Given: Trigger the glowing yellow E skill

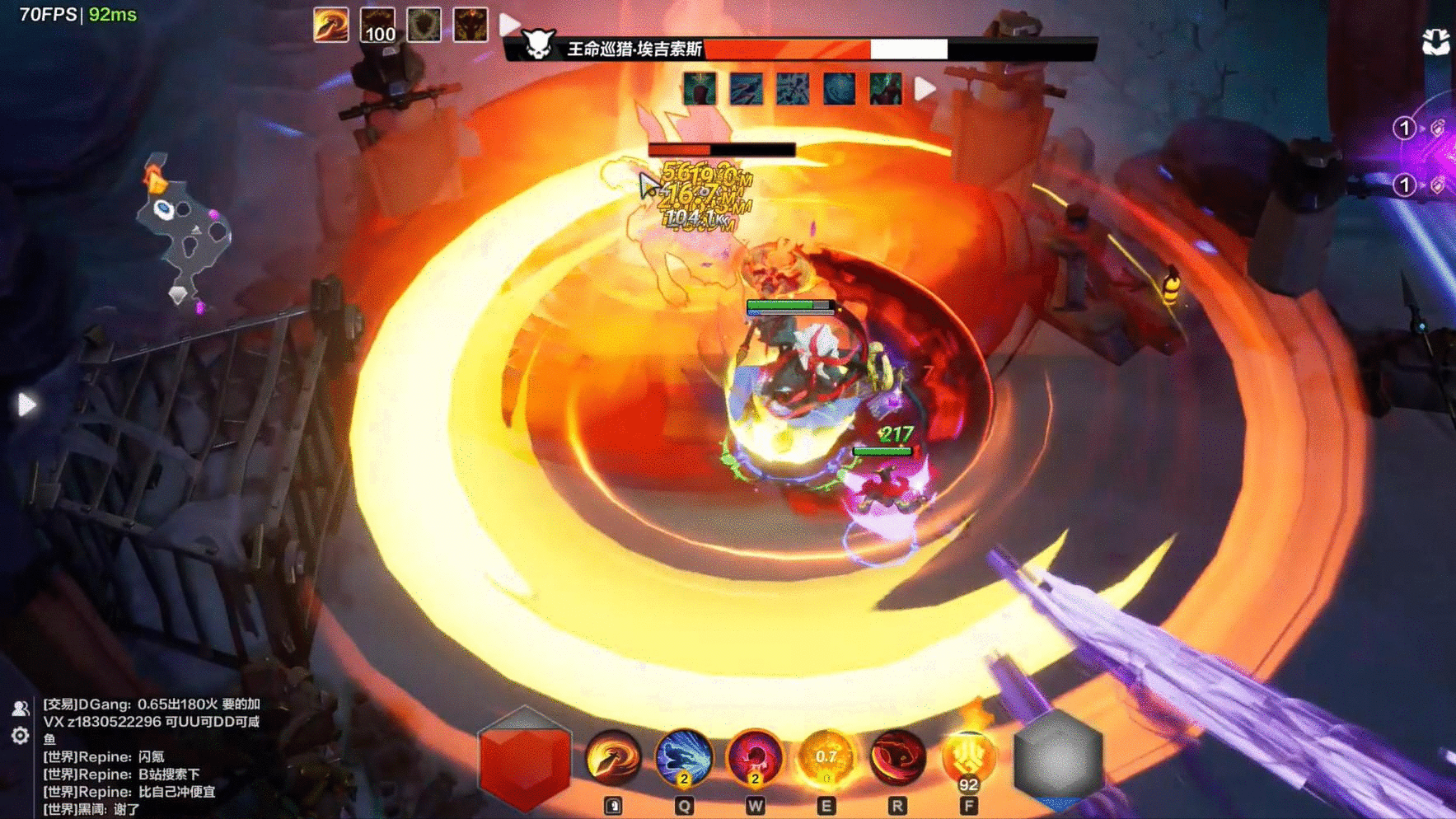Looking at the screenshot, I should click(x=826, y=757).
